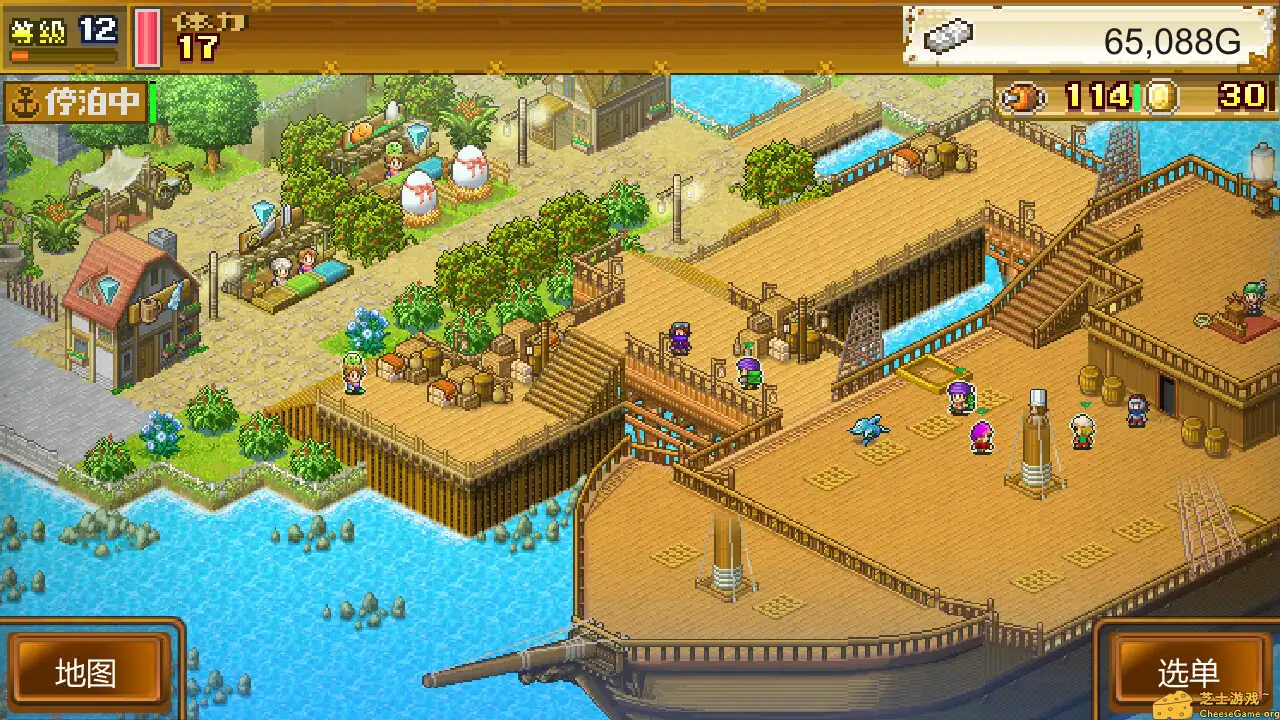This screenshot has width=1280, height=720.
Task: Click the CheeseGame watermark logo
Action: pos(1215,698)
